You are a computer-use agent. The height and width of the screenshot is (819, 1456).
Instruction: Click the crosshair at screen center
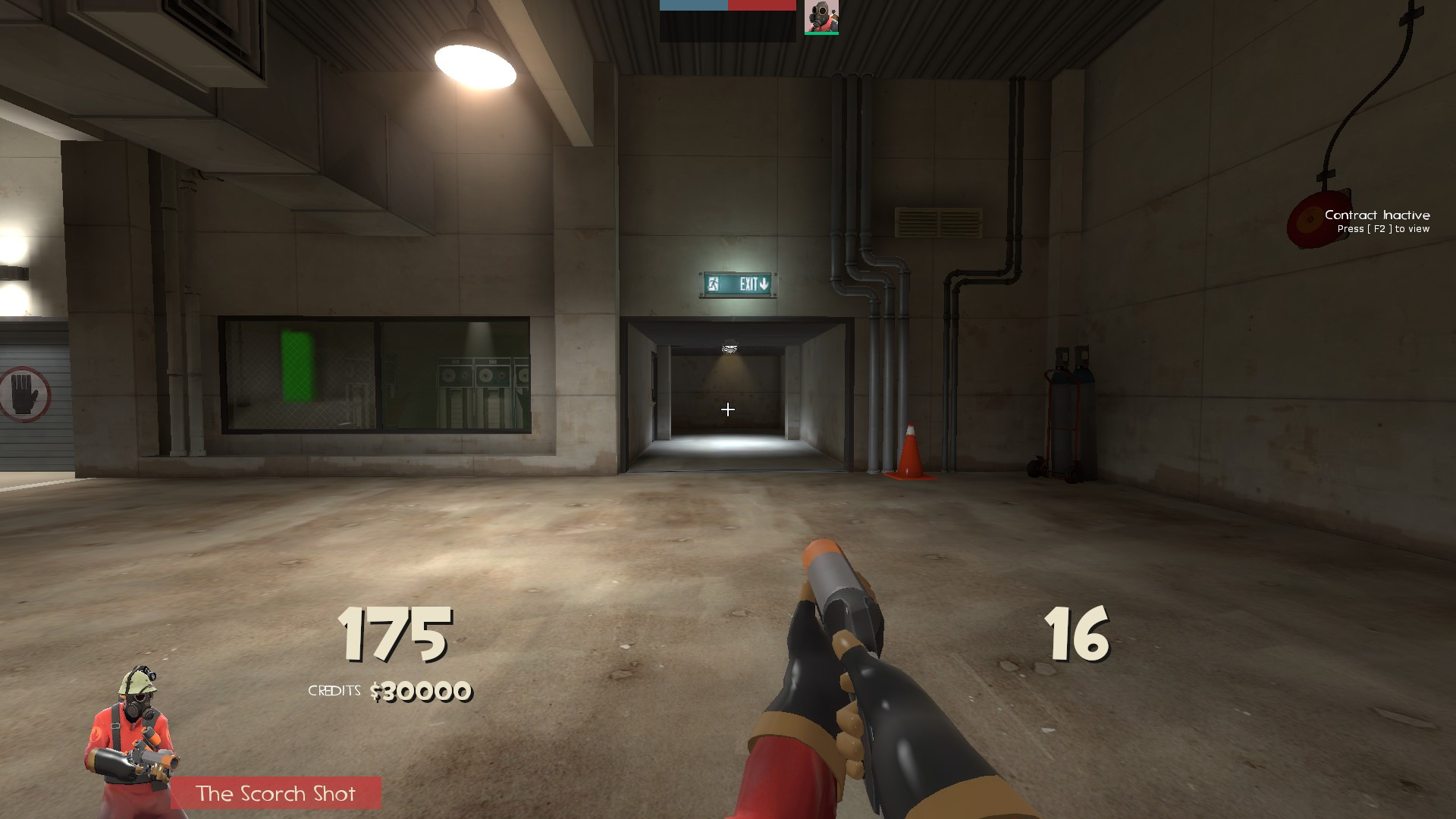728,409
